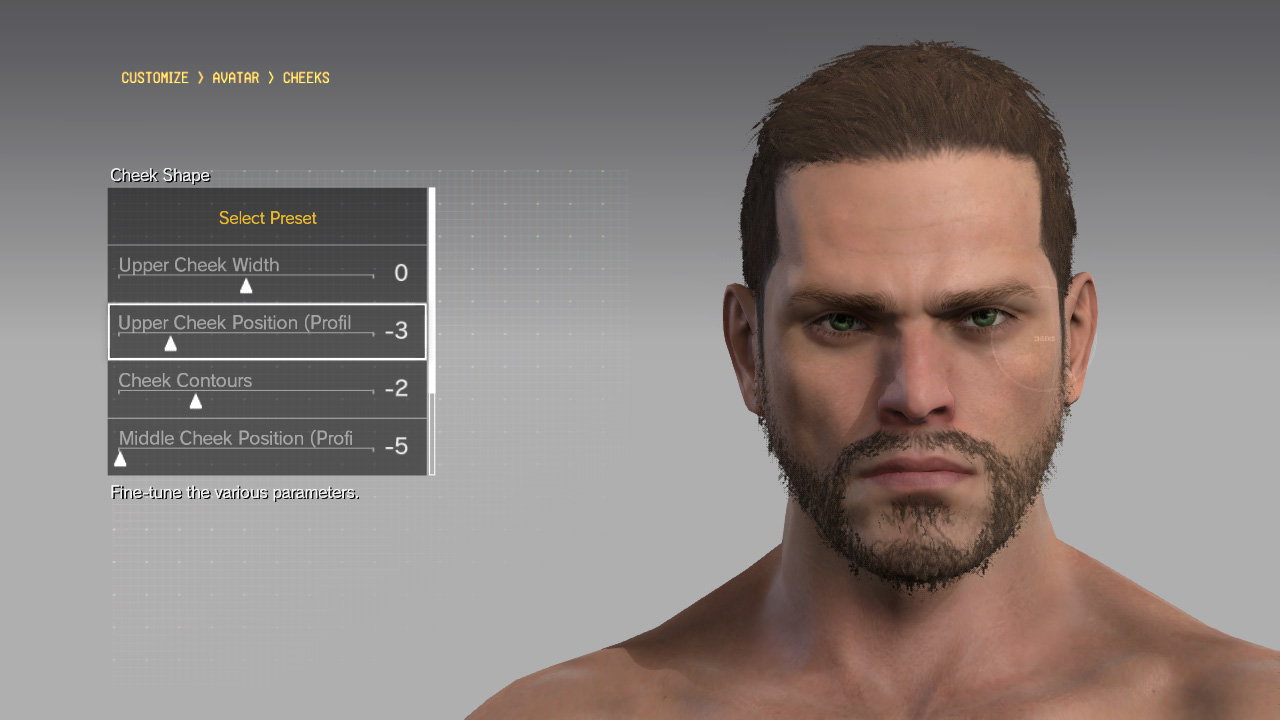This screenshot has height=720, width=1280.
Task: Click the Middle Cheek Position slider thumb
Action: [120, 458]
